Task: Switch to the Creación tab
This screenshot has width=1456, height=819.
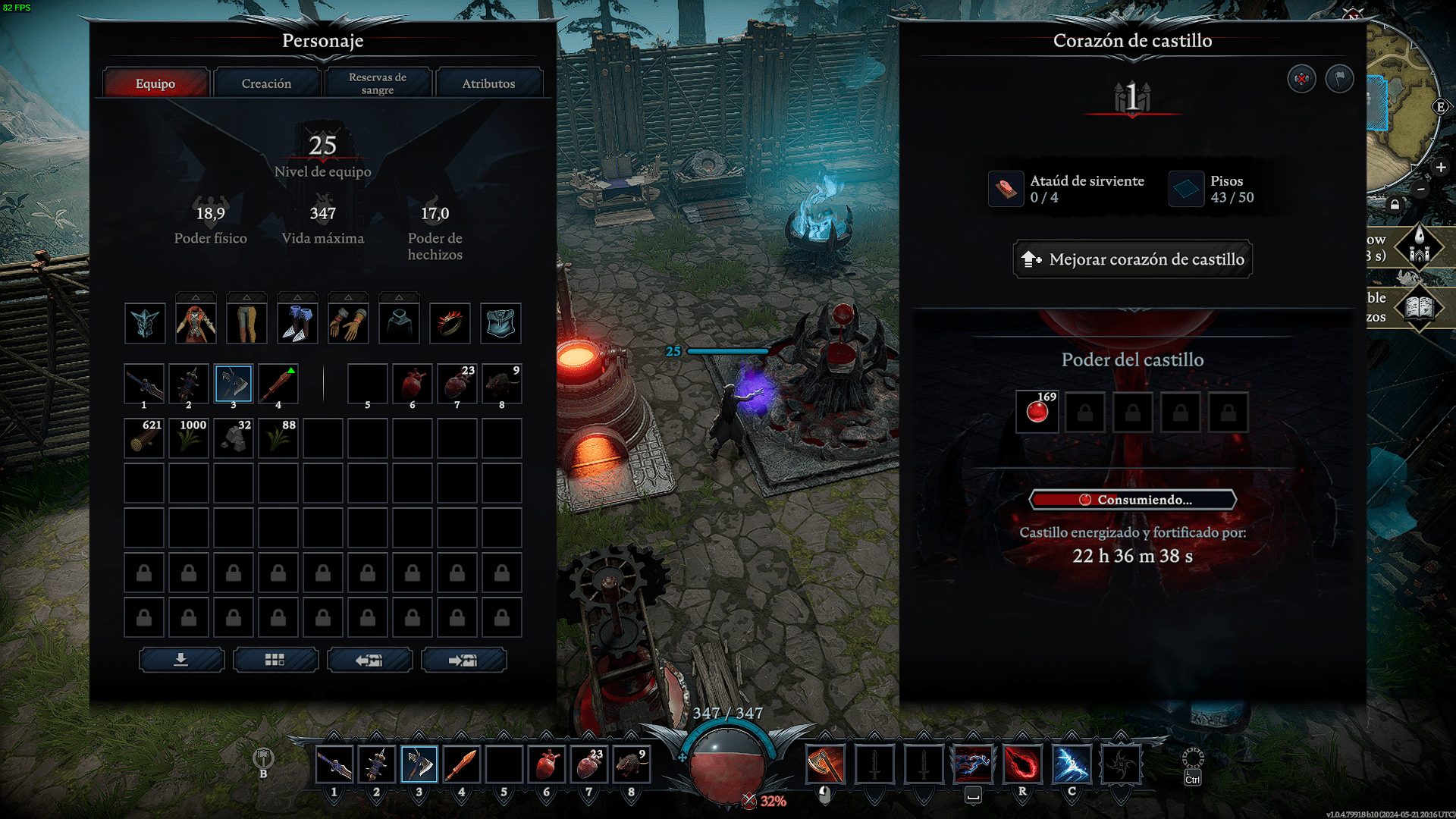Action: click(x=266, y=83)
